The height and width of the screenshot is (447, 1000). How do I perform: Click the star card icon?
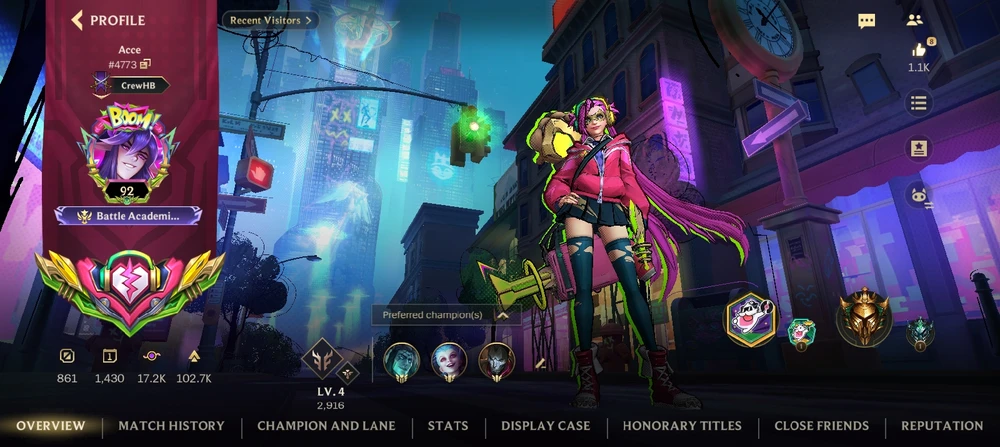click(x=919, y=149)
